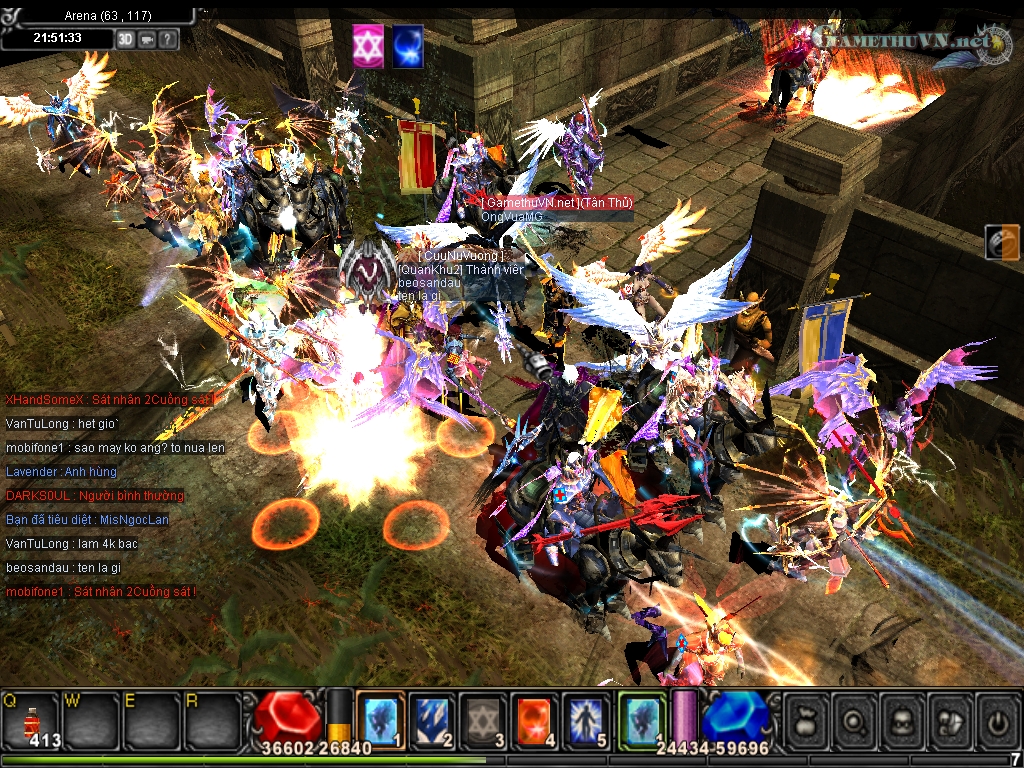The height and width of the screenshot is (768, 1024).
Task: Click the orange panel icon on right edge
Action: point(1002,242)
